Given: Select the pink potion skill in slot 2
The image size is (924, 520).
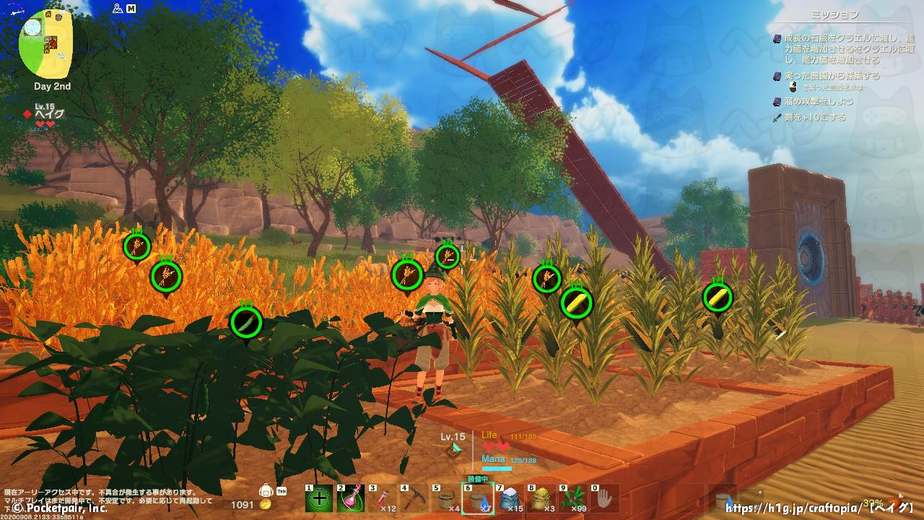Looking at the screenshot, I should pos(350,498).
